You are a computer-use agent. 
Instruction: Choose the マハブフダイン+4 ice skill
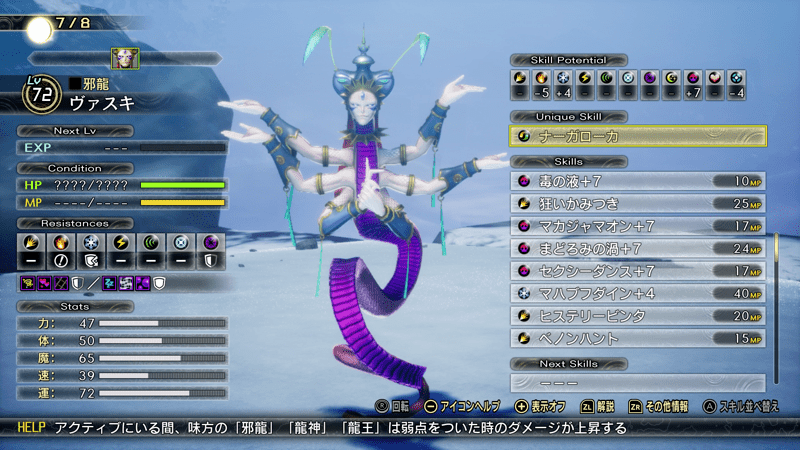click(638, 293)
